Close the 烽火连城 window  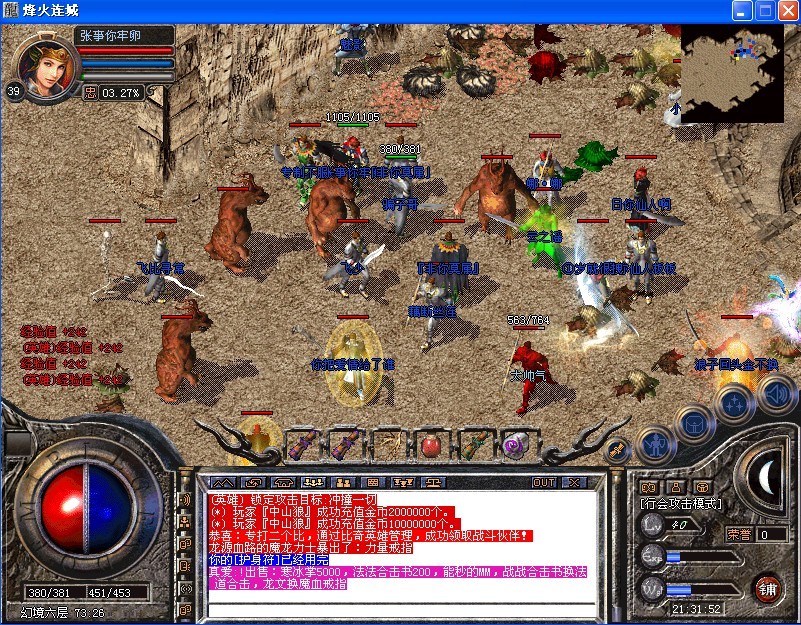(787, 11)
